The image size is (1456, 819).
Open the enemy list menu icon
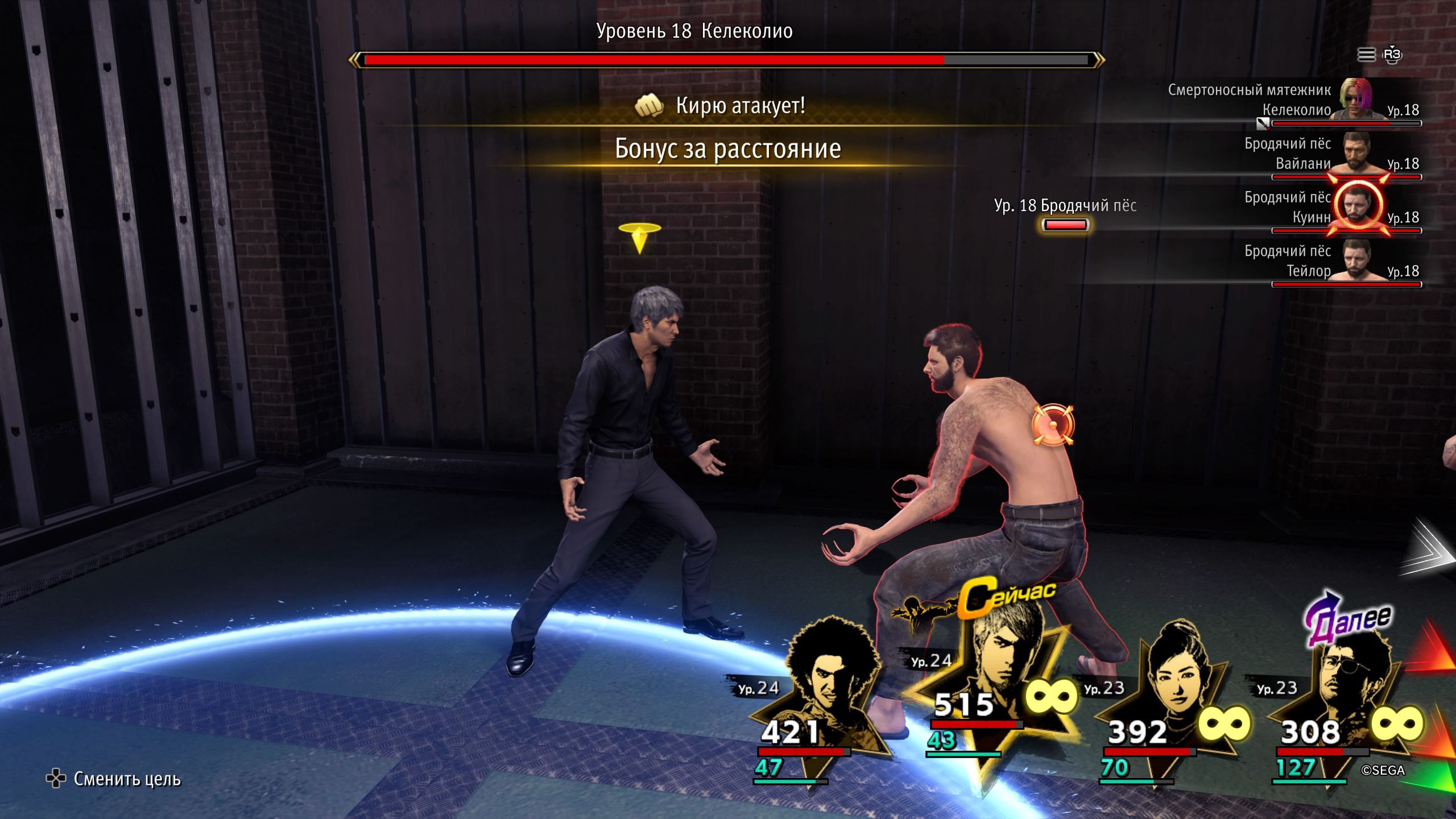pyautogui.click(x=1366, y=55)
